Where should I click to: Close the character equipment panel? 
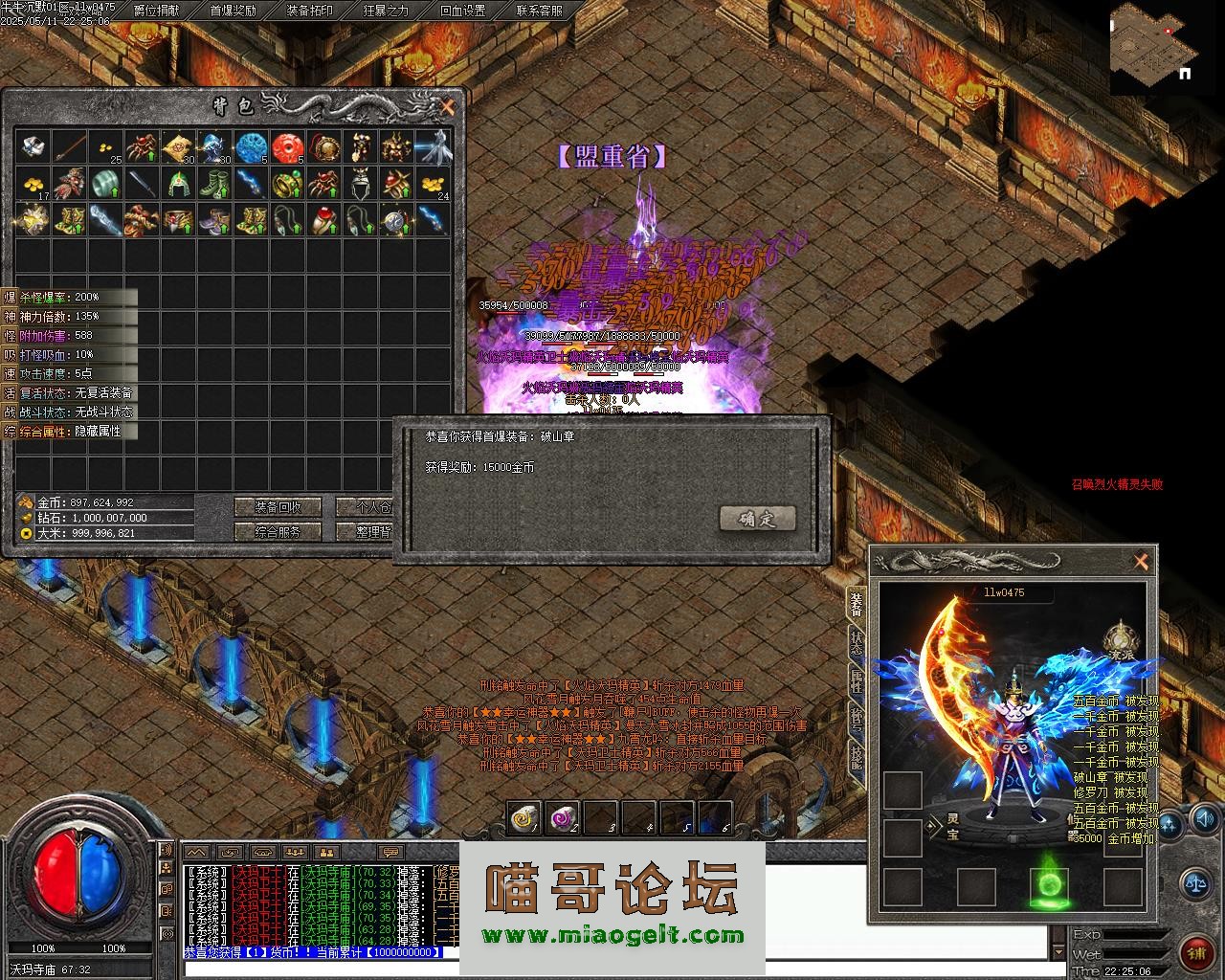click(1140, 563)
